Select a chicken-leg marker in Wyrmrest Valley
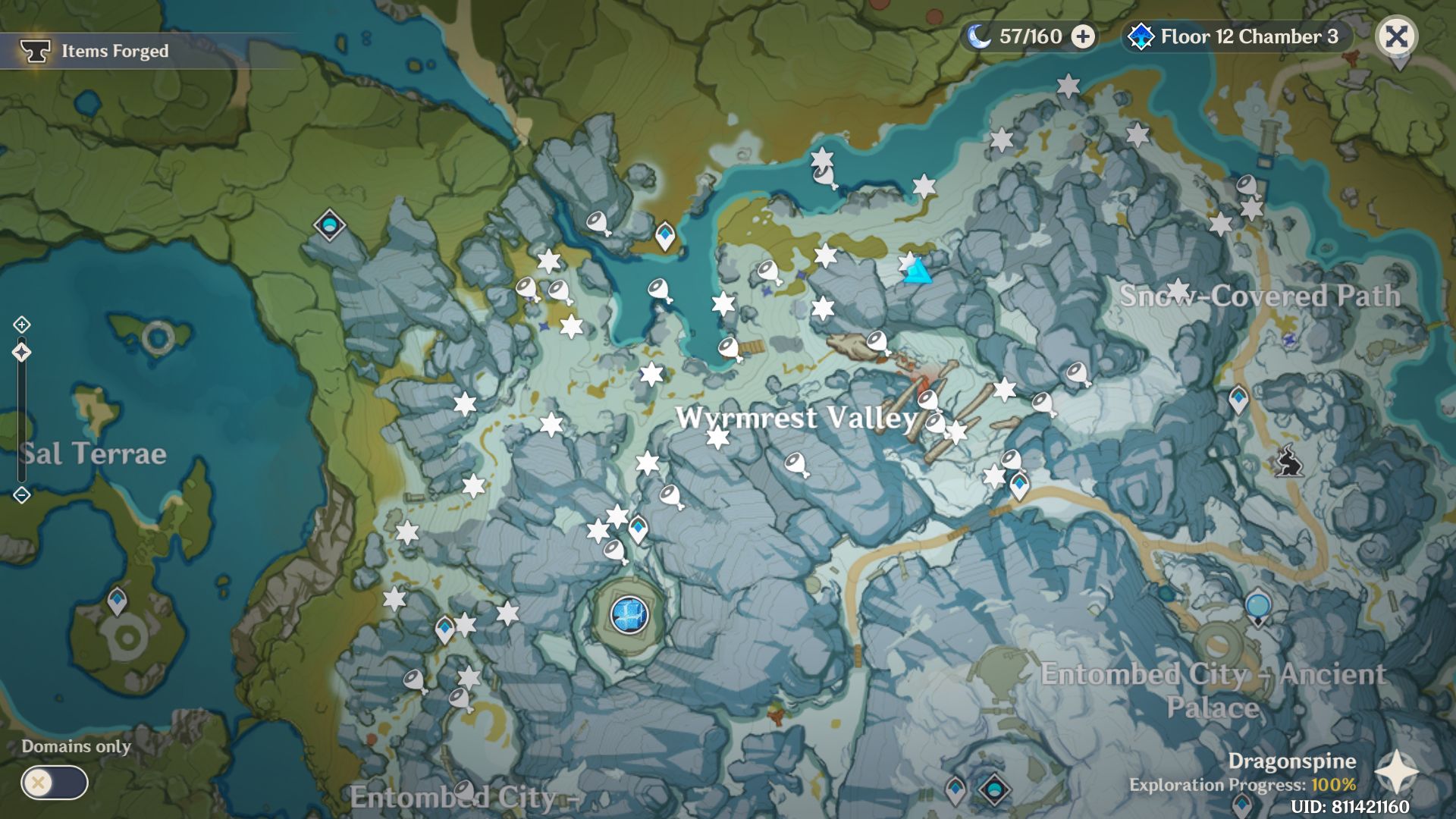This screenshot has height=819, width=1456. tap(796, 460)
